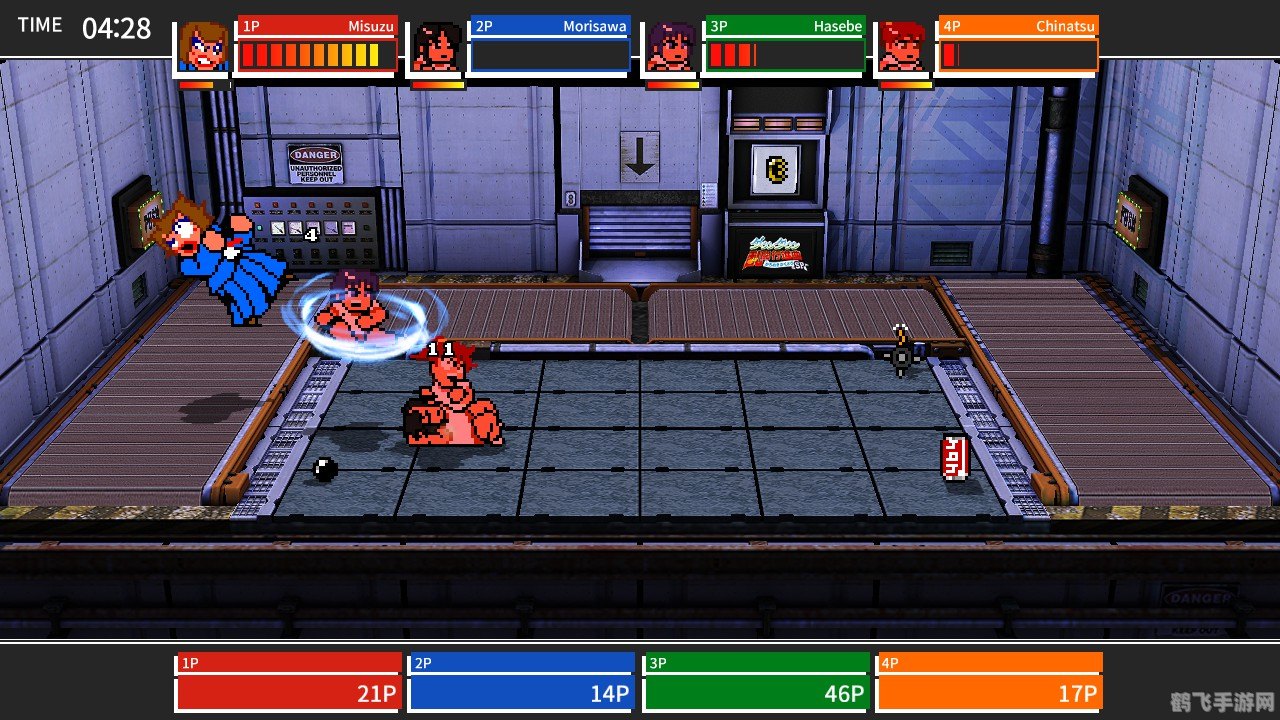
Task: Select Morisawa's 2P character portrait
Action: (x=437, y=47)
